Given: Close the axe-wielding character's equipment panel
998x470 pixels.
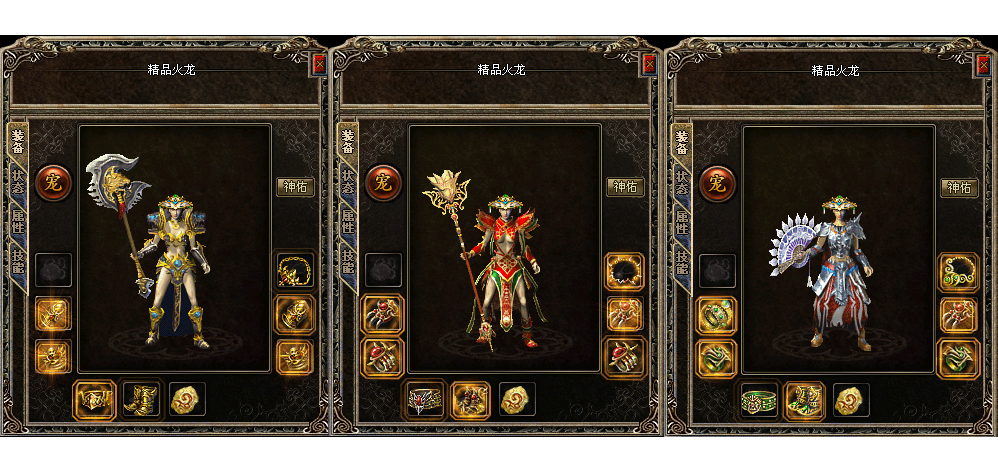Looking at the screenshot, I should click(x=319, y=64).
